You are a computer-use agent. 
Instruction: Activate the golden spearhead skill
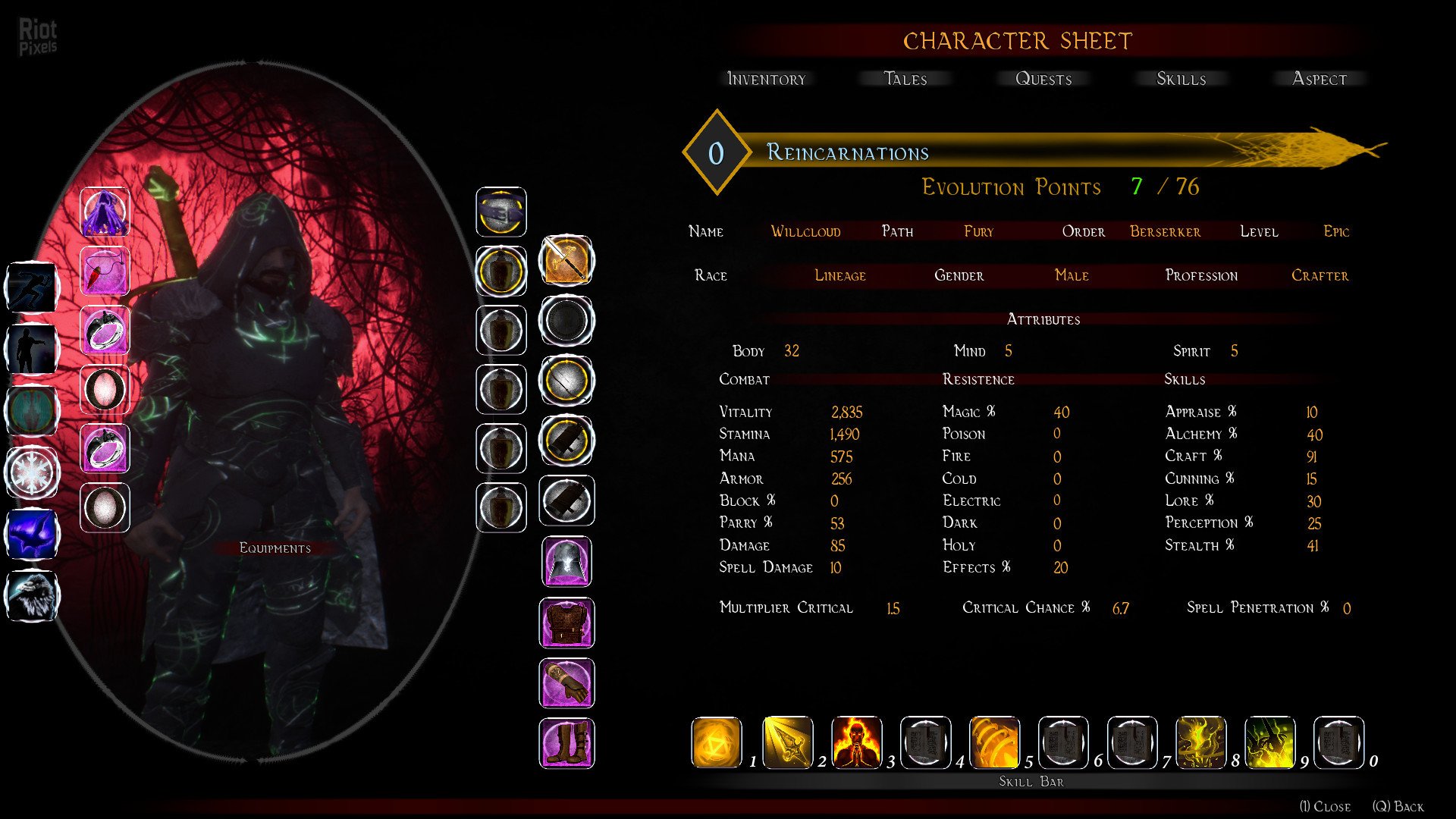point(787,742)
